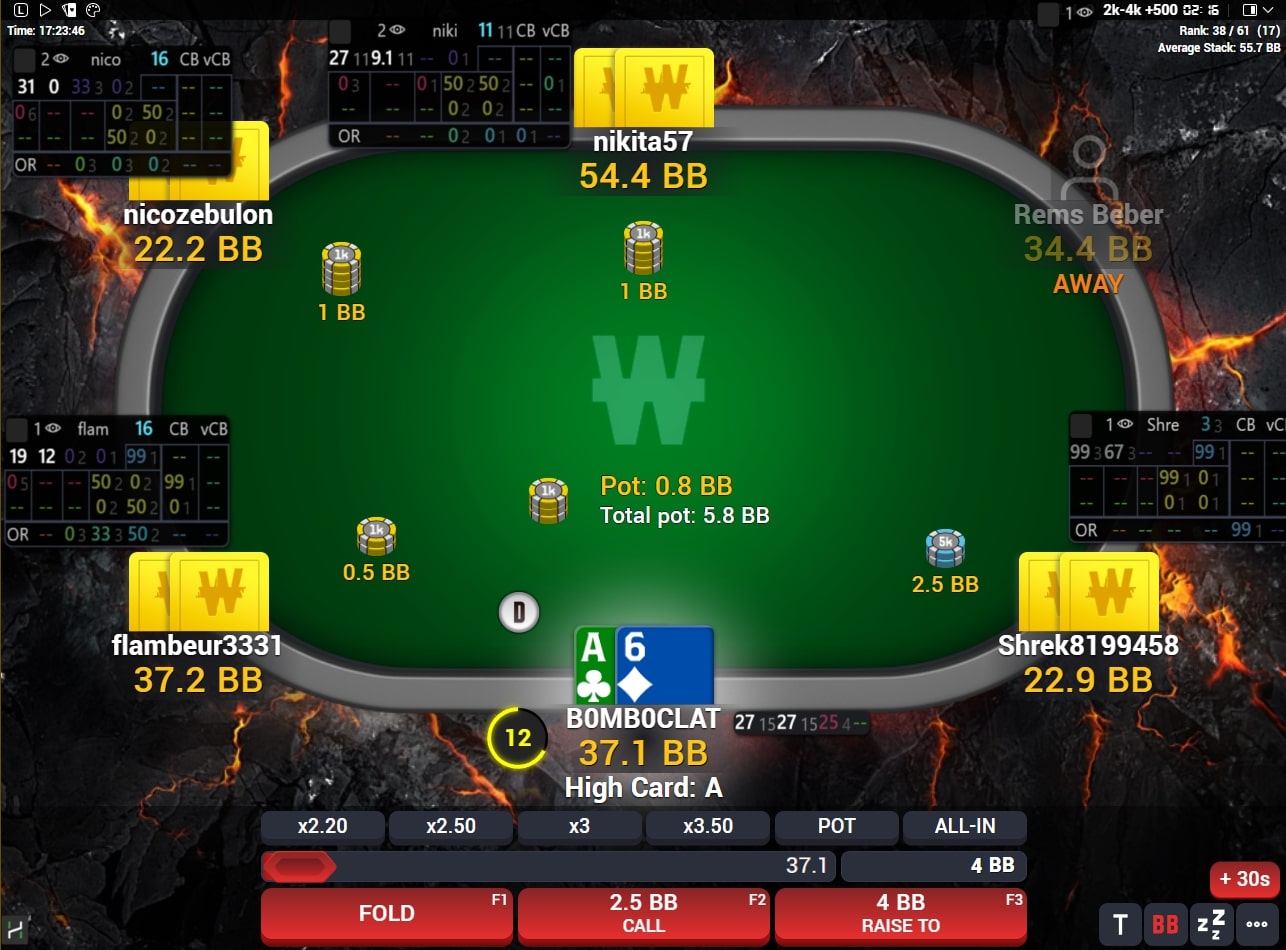
Task: Click the playing cards deck icon
Action: 70,10
